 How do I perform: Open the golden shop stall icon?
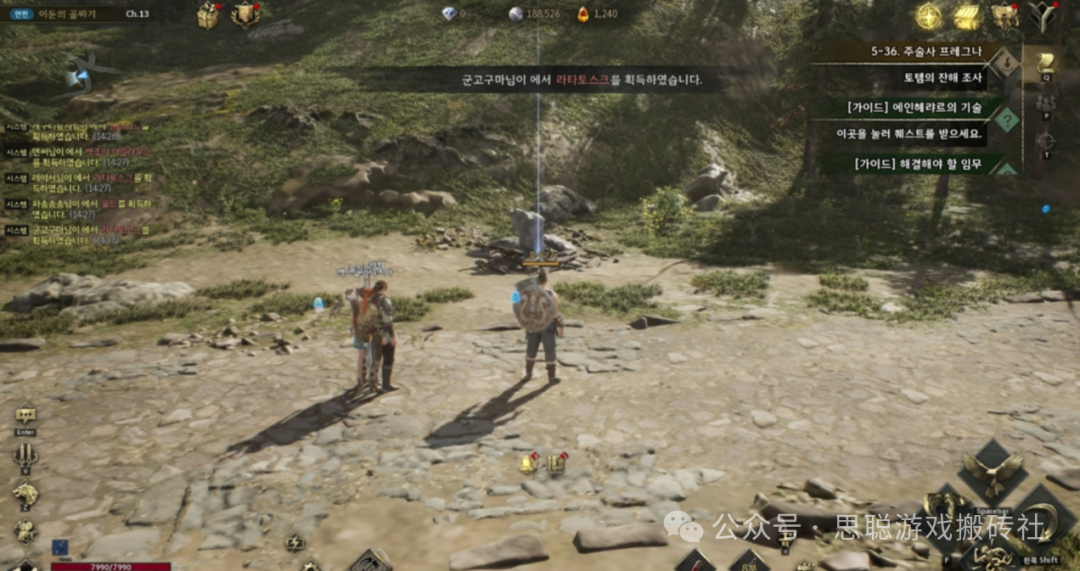coord(967,16)
